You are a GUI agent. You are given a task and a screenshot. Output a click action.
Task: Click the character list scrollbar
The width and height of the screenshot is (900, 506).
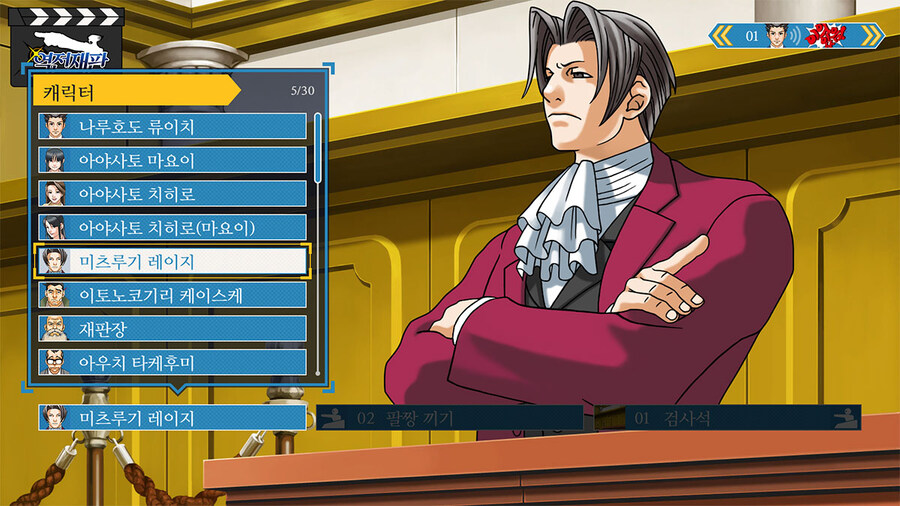point(318,148)
